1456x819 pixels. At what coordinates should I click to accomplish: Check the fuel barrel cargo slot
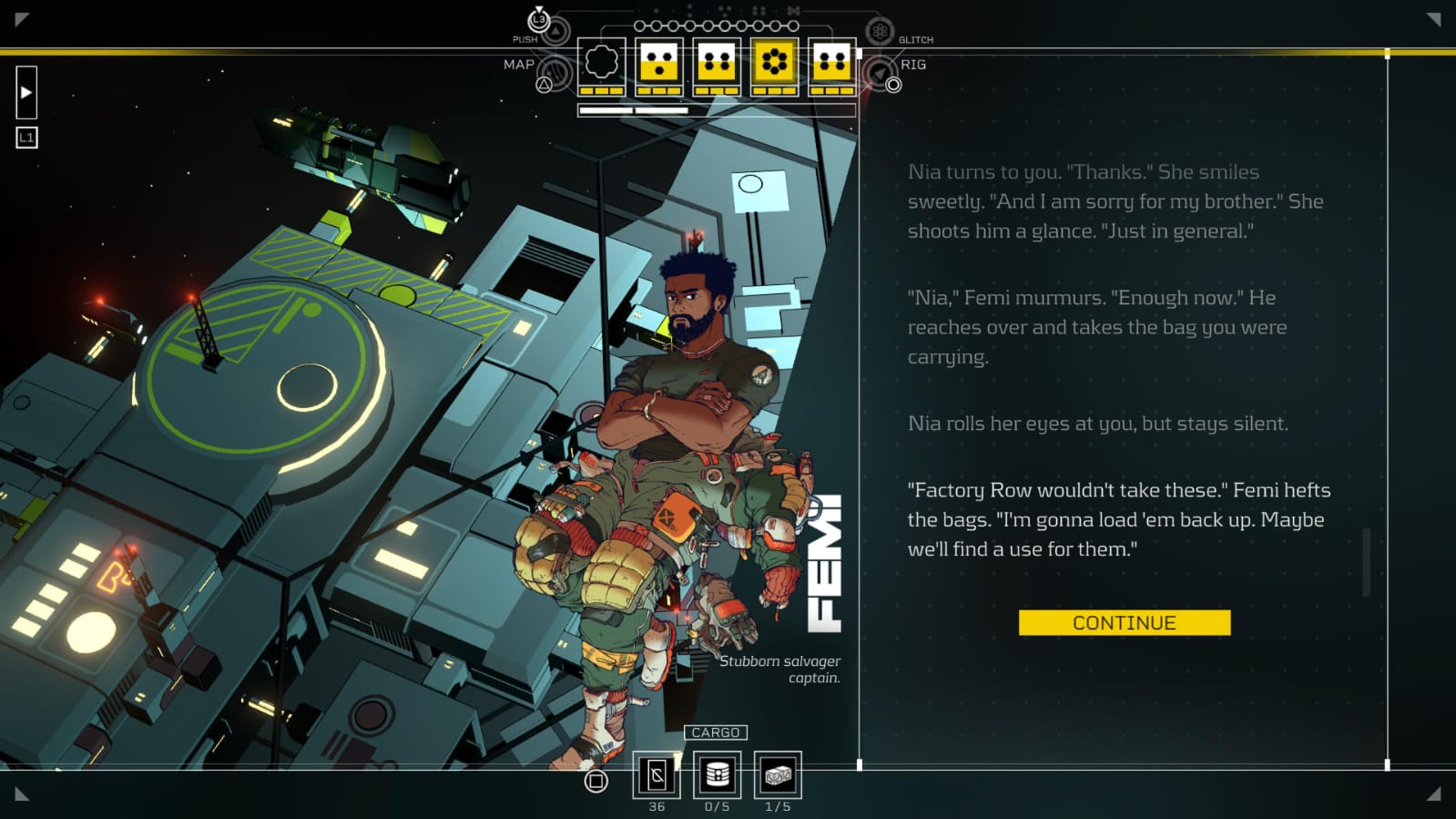coord(717,775)
